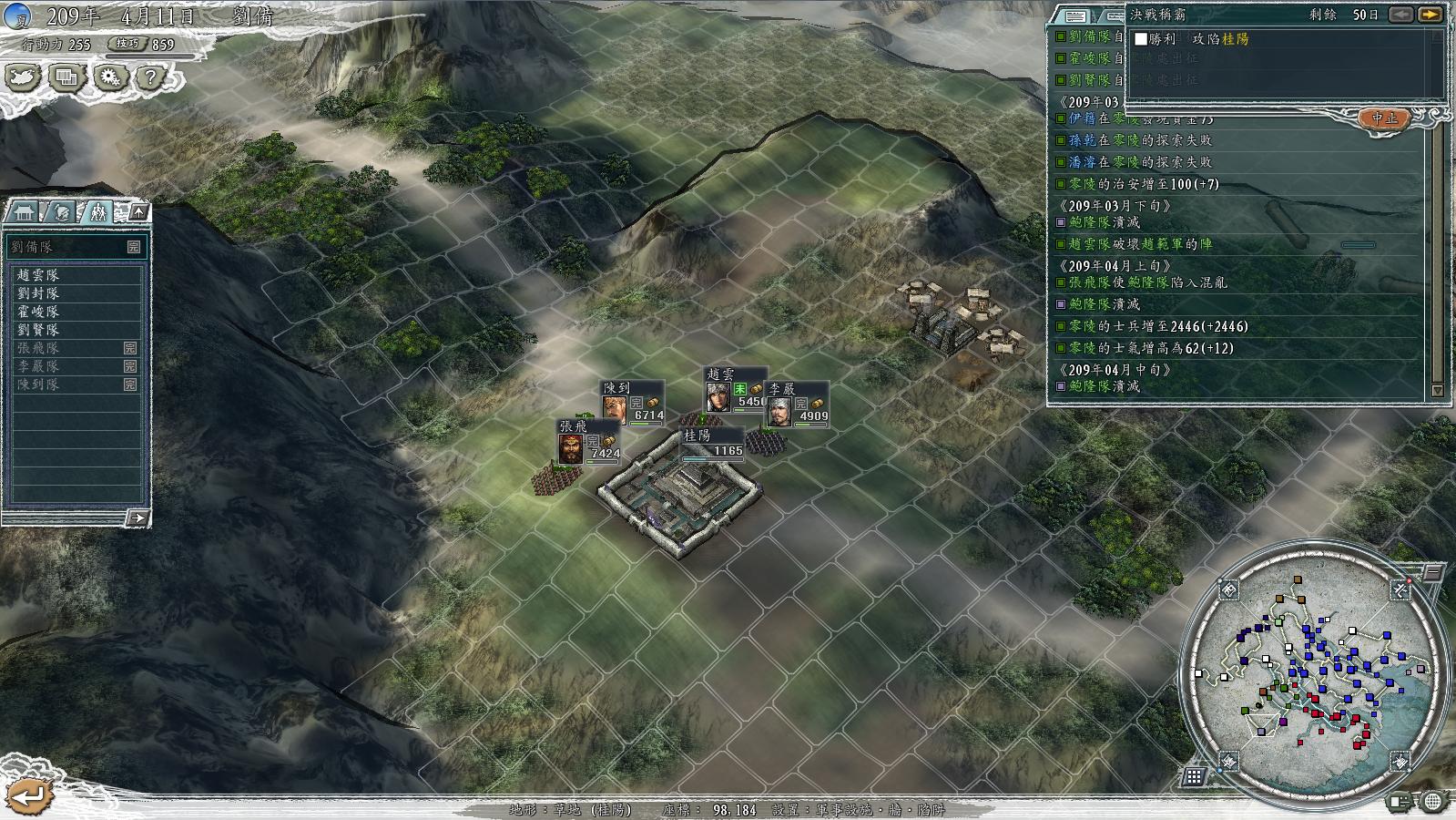
Task: Open the question mark help button
Action: pos(150,78)
